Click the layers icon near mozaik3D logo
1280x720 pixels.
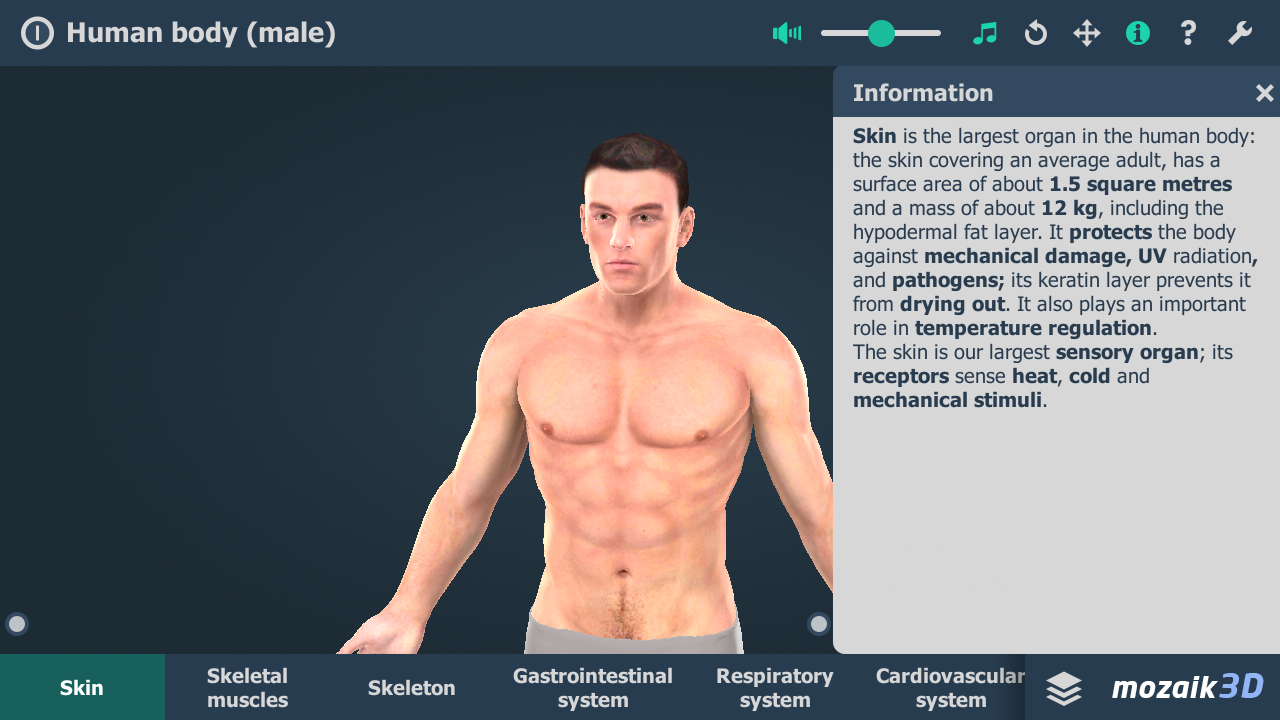pos(1062,688)
